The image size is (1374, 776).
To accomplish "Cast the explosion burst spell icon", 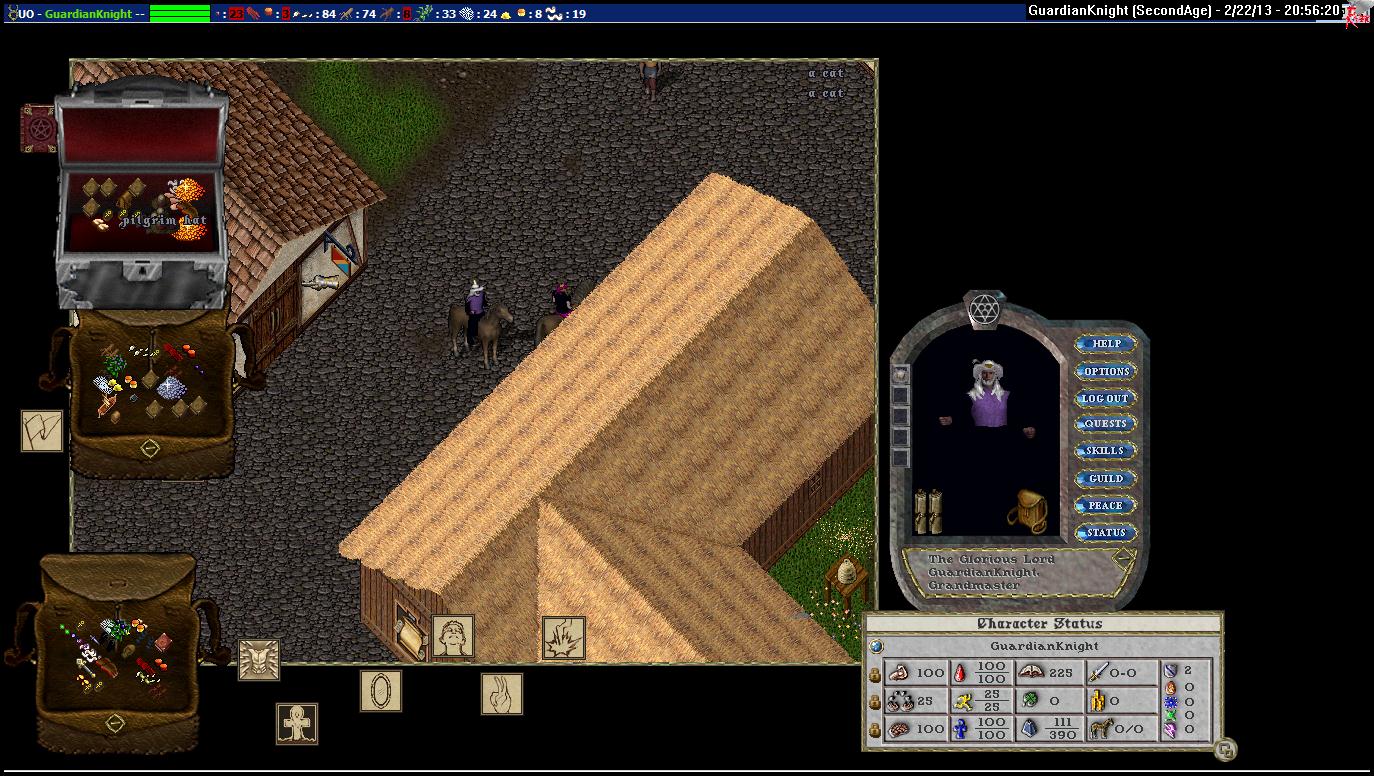I will pos(563,638).
